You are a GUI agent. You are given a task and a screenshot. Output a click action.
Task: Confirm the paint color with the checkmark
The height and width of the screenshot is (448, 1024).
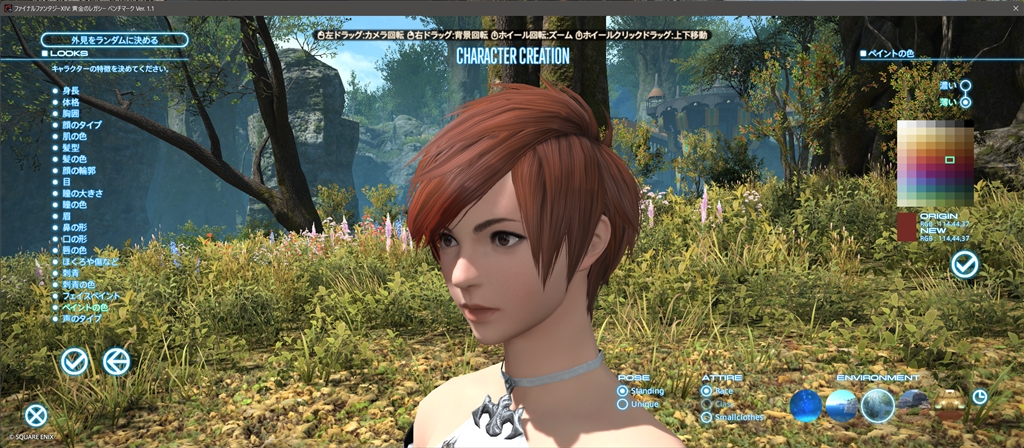coord(965,264)
